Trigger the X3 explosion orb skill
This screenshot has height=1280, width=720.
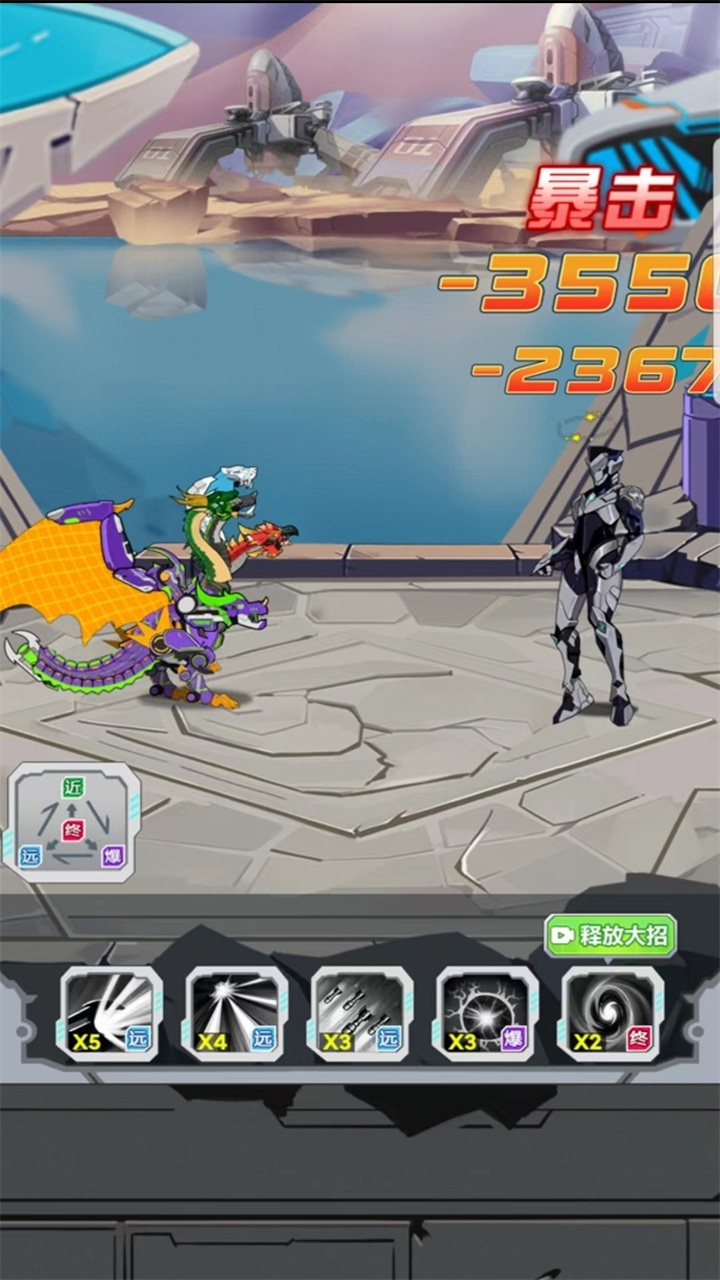pos(486,1013)
